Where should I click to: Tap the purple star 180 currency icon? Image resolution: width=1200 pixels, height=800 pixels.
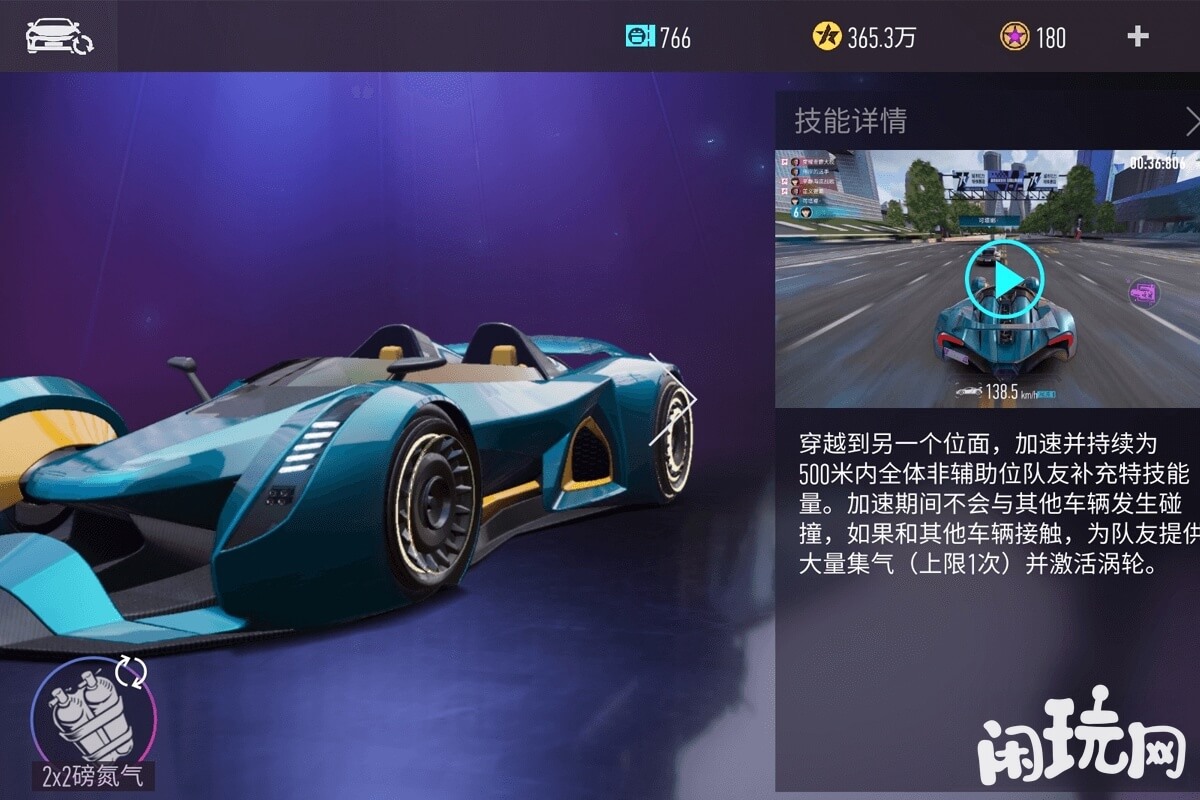tap(1014, 37)
